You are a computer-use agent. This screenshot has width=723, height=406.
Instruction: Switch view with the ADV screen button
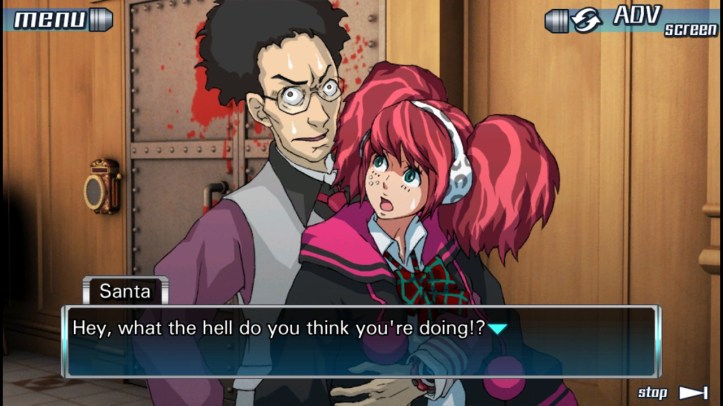[632, 19]
